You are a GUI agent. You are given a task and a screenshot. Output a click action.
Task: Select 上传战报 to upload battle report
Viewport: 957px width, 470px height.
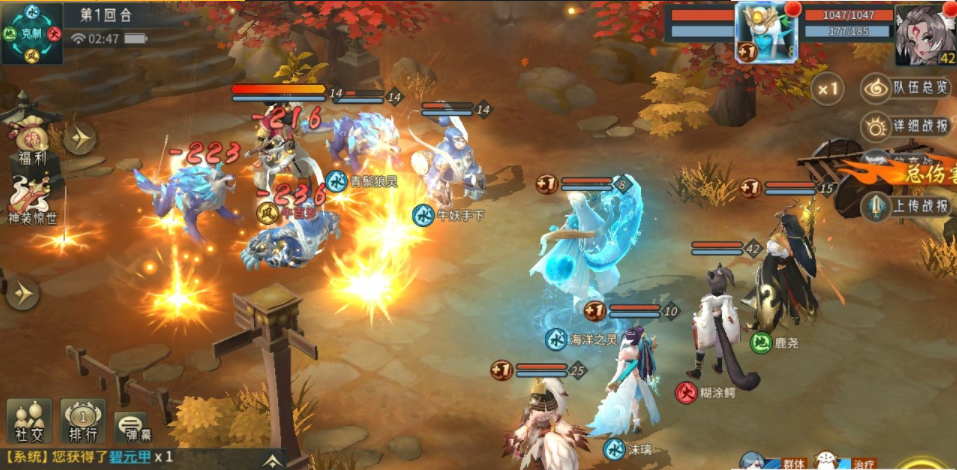tap(908, 206)
